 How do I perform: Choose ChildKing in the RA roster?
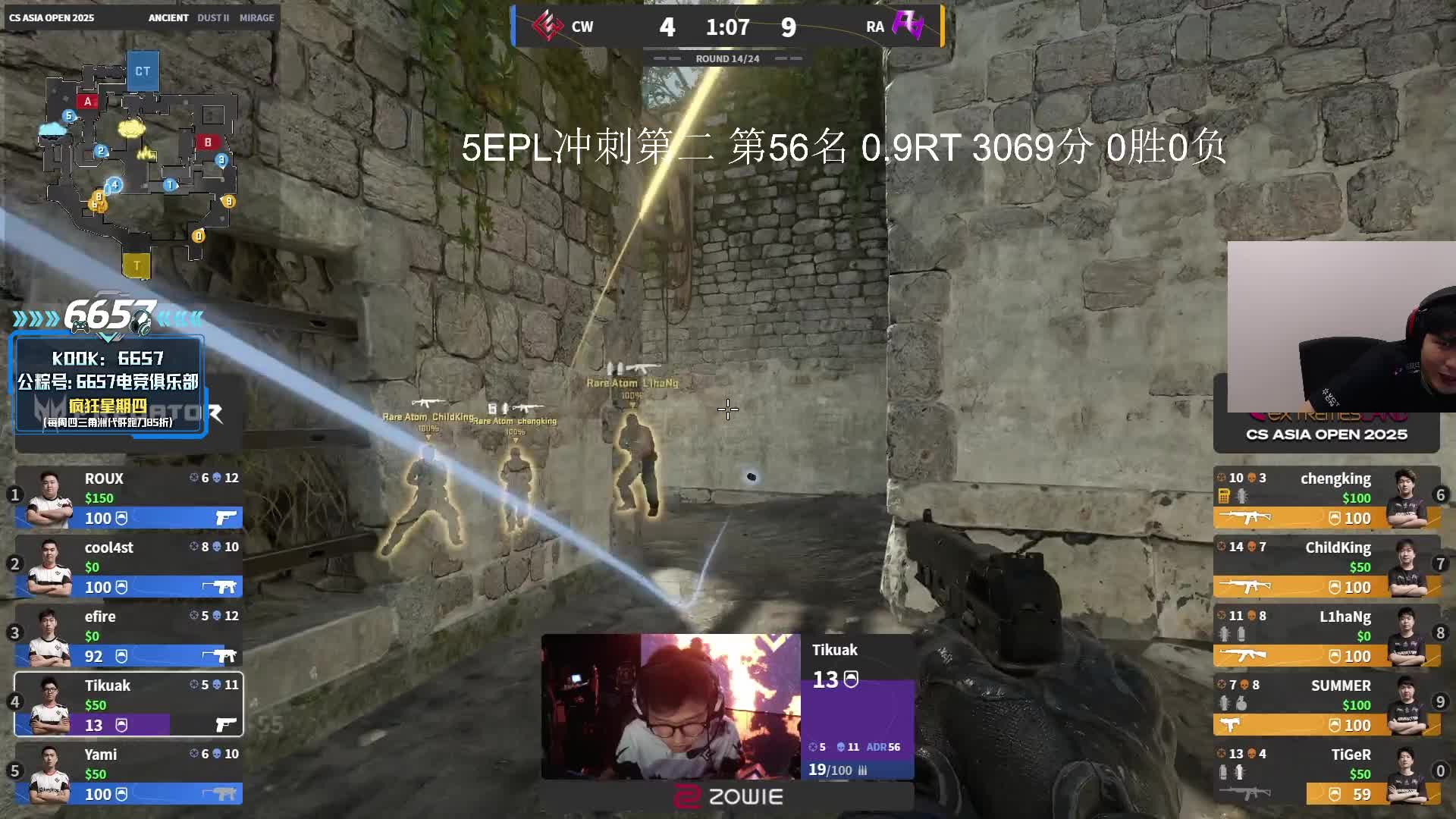(x=1327, y=566)
